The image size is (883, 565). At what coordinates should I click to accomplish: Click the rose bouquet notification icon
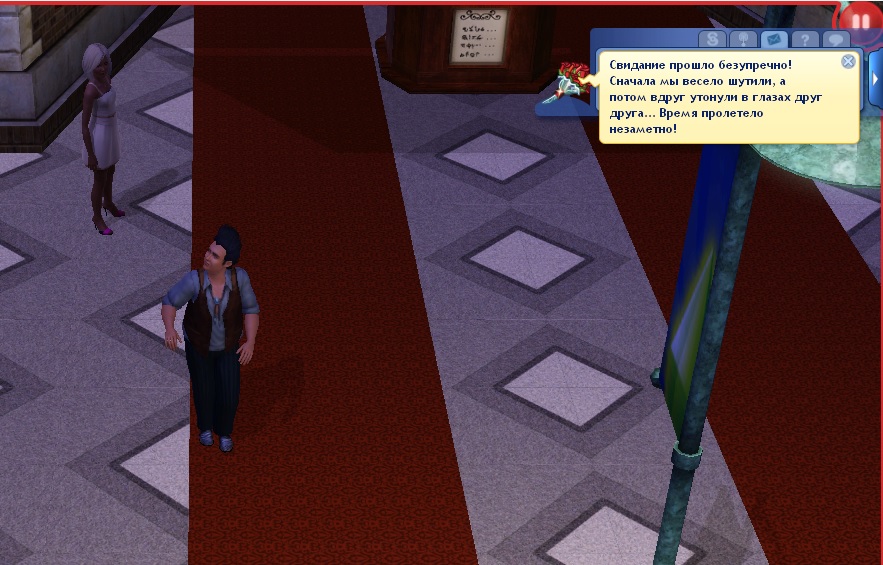click(x=574, y=80)
